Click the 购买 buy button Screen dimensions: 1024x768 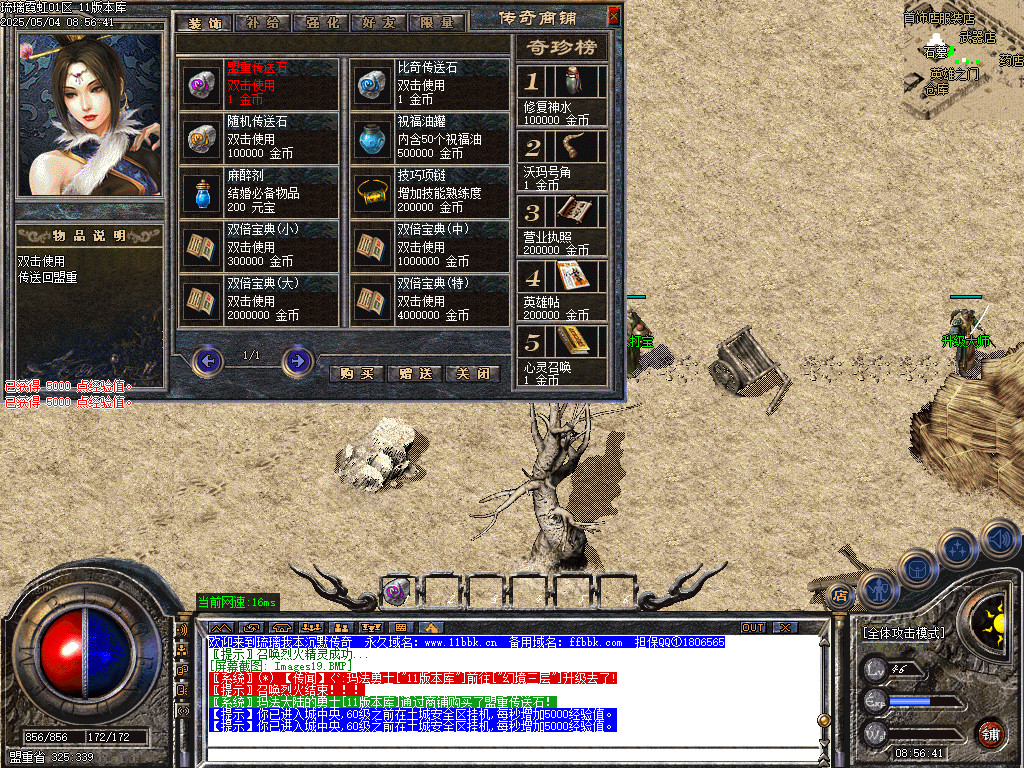click(356, 374)
